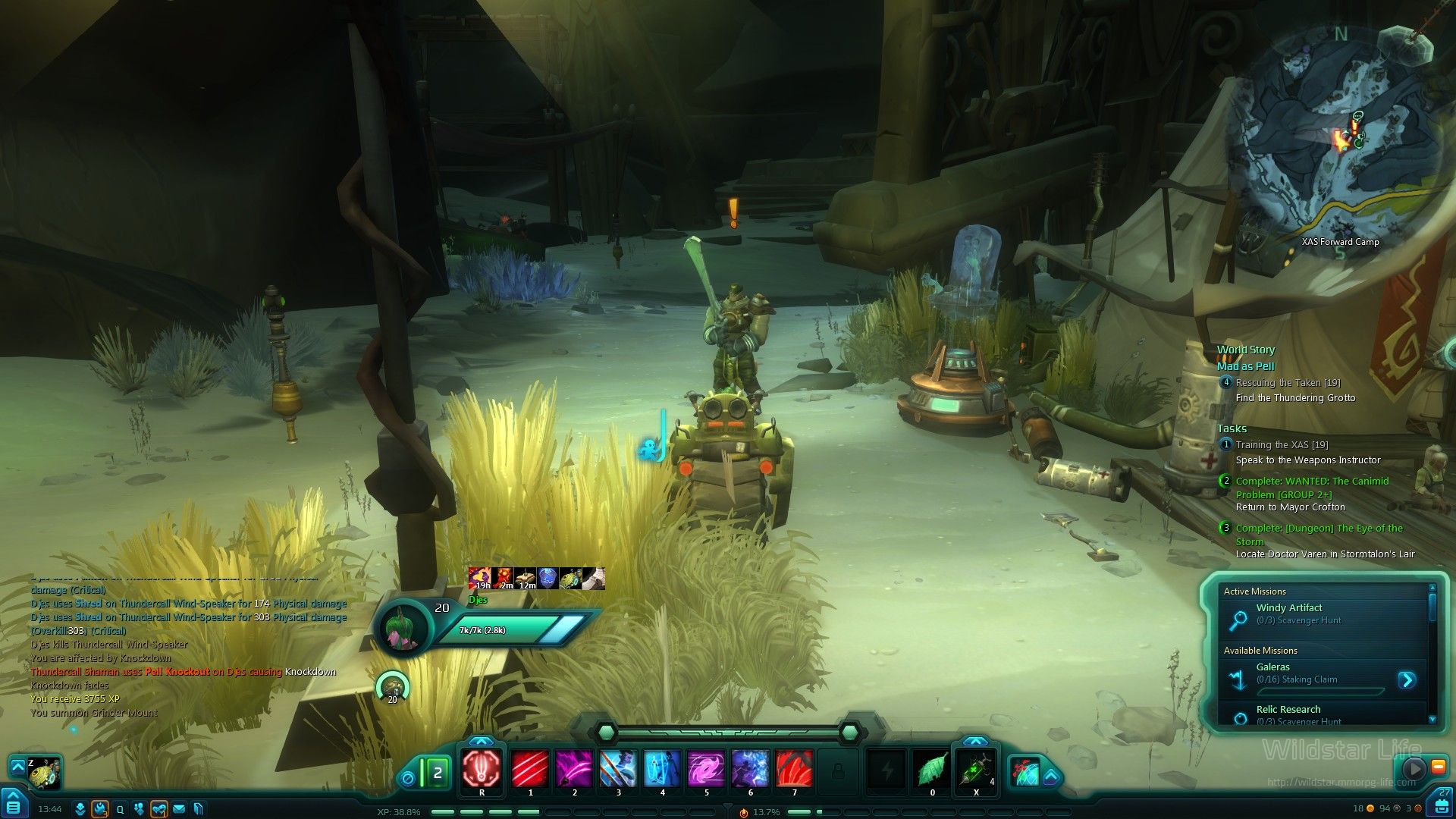Open the main menu button in bottom-left corner
Viewport: 1456px width, 819px height.
(13, 805)
